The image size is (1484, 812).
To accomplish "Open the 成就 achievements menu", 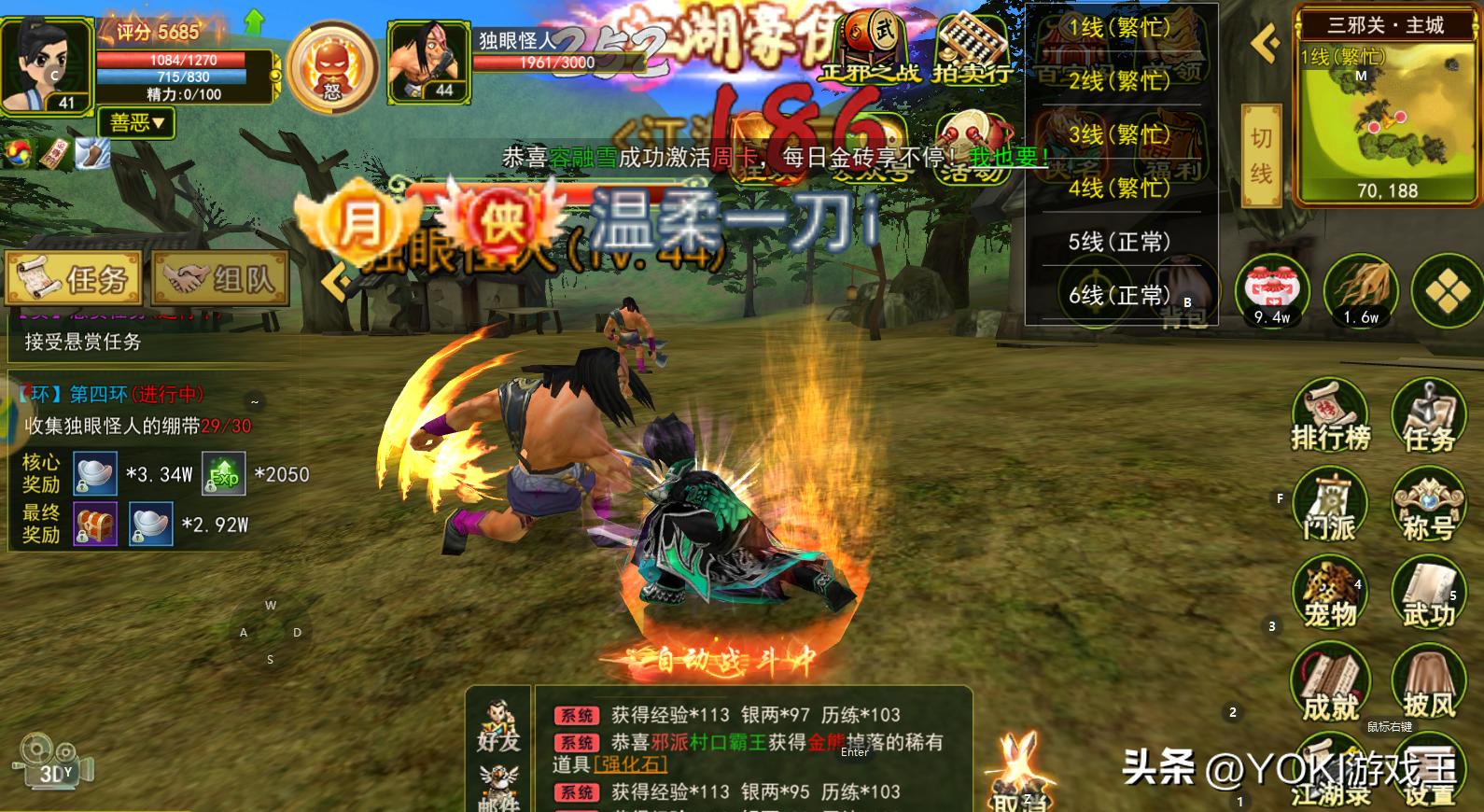I will click(1330, 686).
